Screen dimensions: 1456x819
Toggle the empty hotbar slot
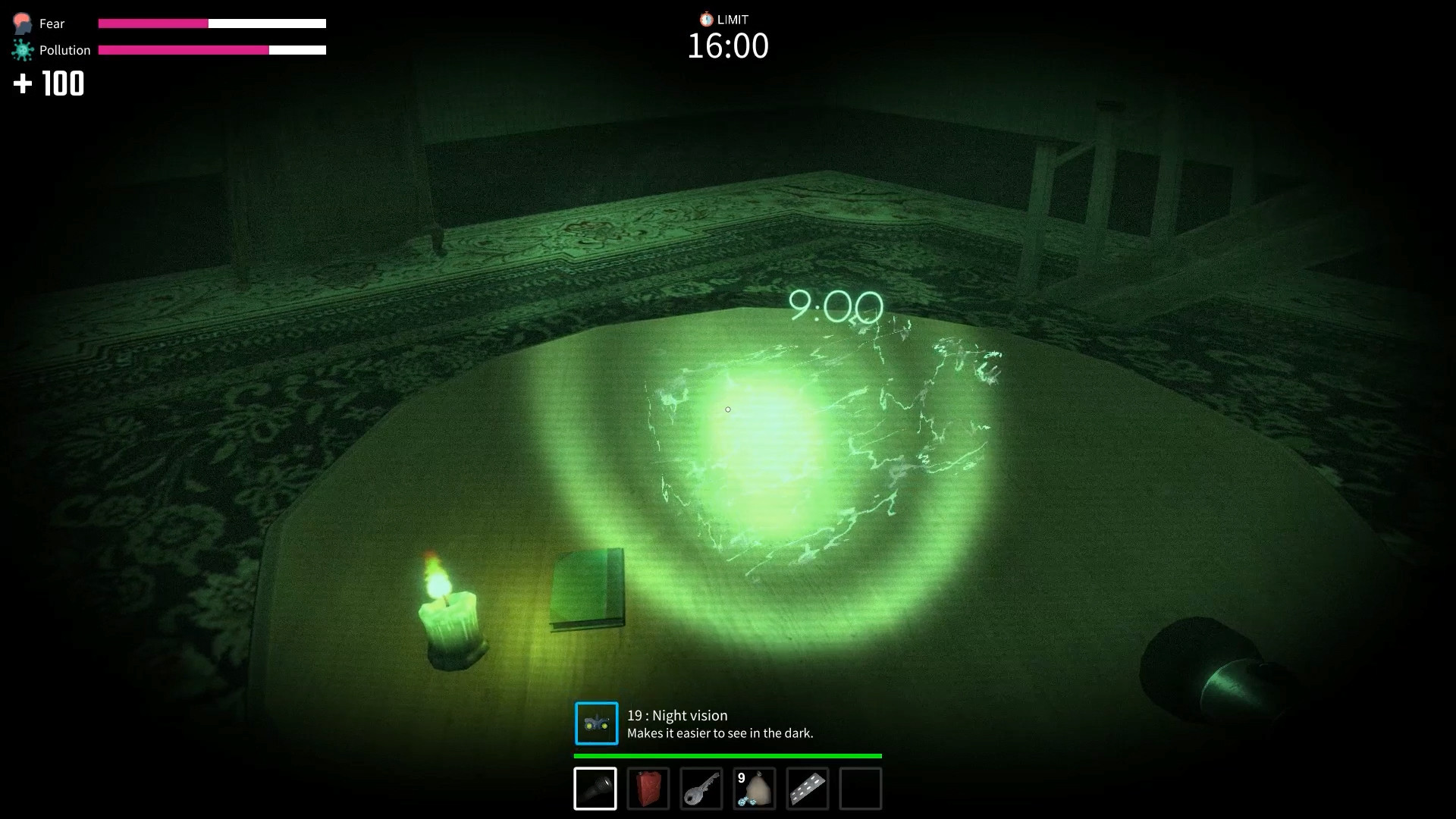pyautogui.click(x=861, y=789)
